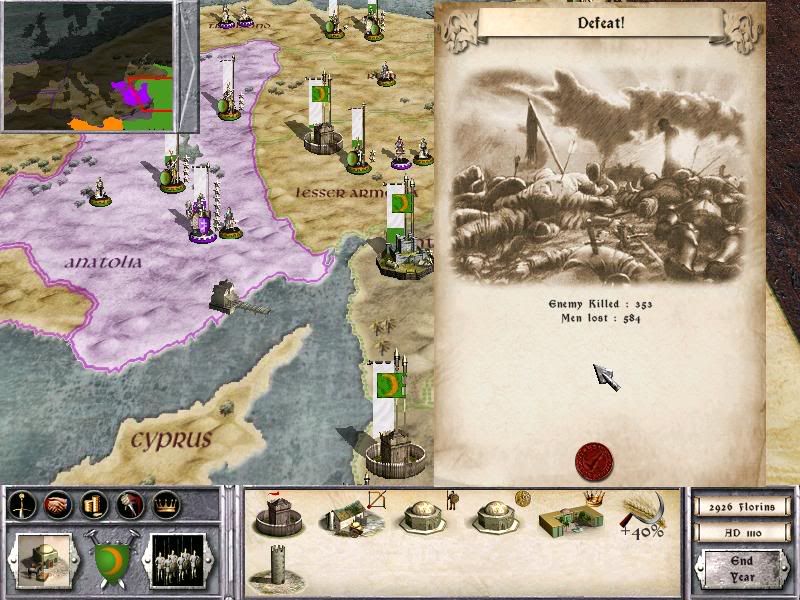Open the handshake diplomacy button
The image size is (800, 600).
[57, 506]
